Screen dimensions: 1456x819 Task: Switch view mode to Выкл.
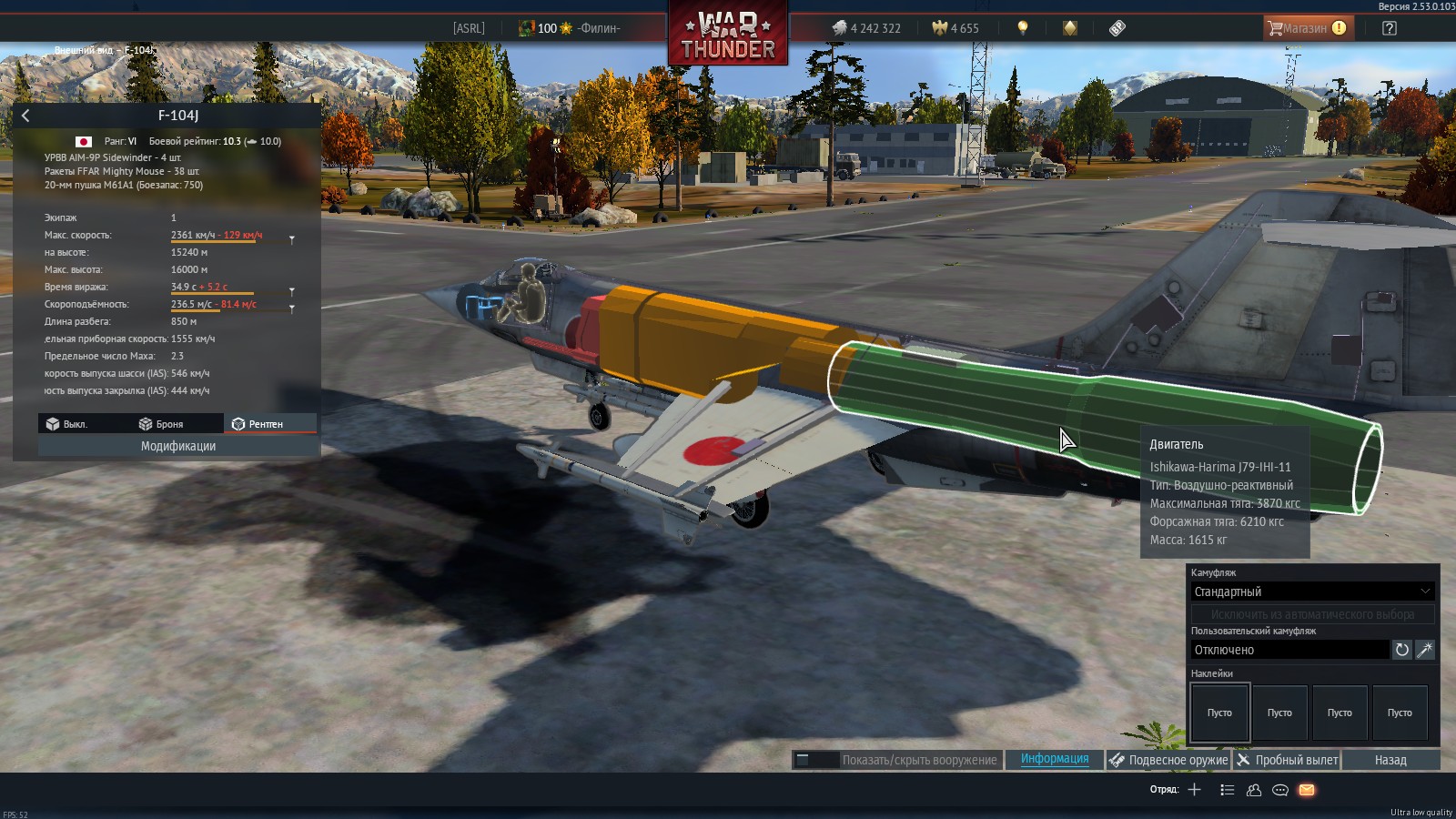click(67, 424)
